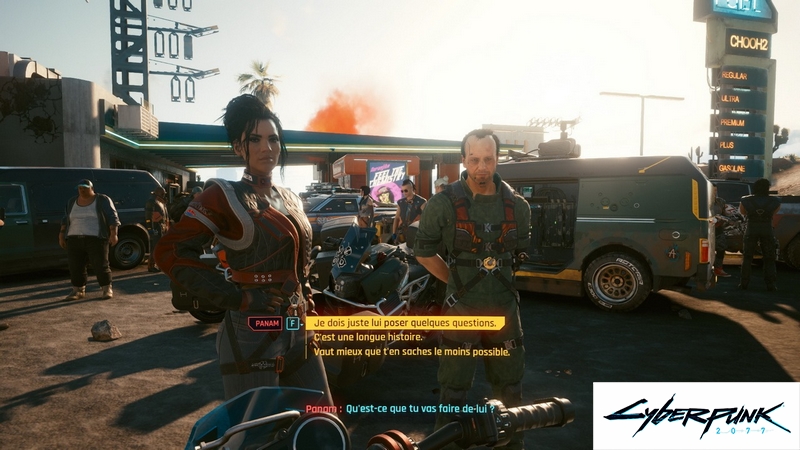Click the Cyberpunk 2077 logo overlay
Viewport: 800px width, 450px height.
[696, 415]
